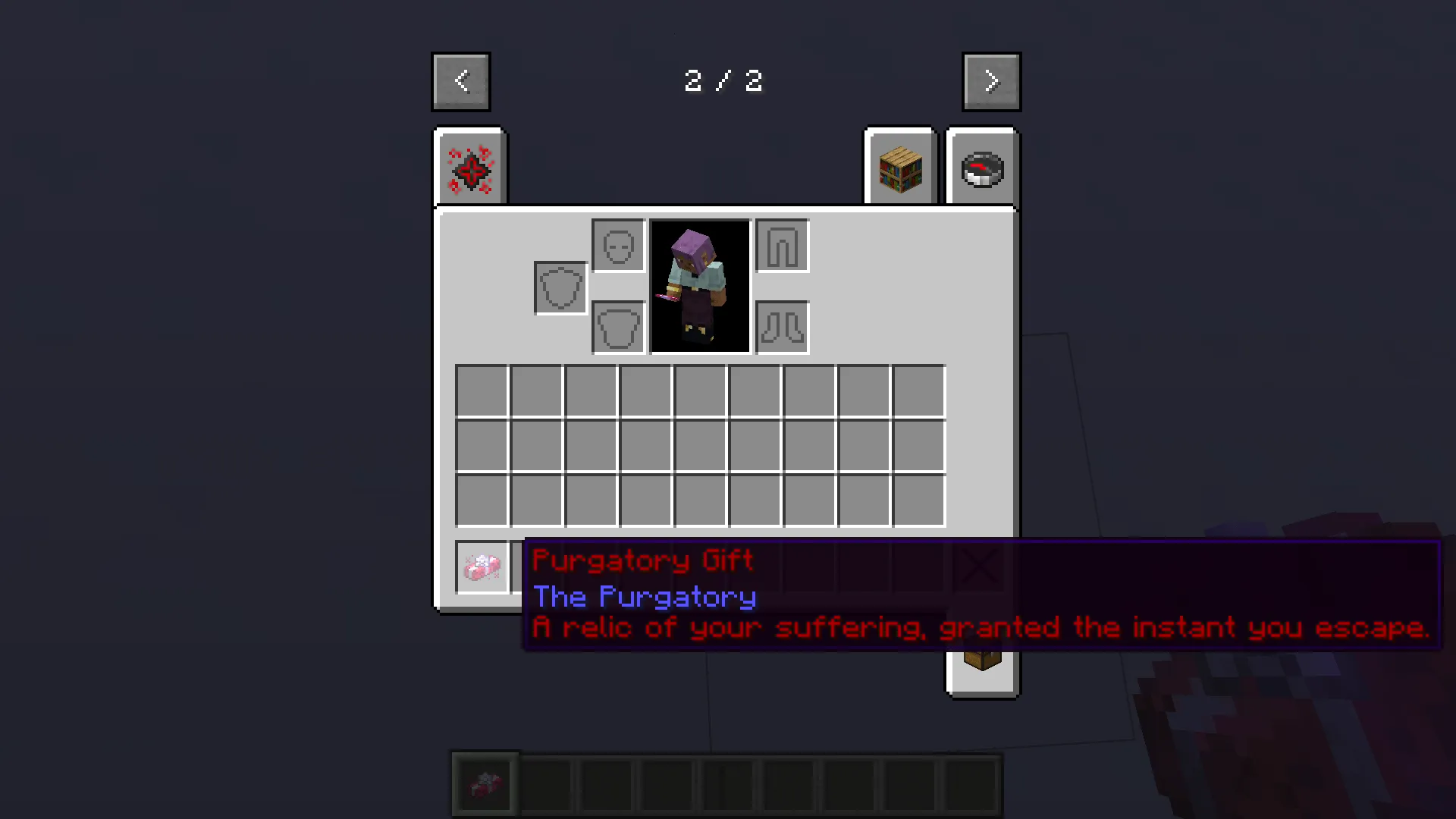This screenshot has height=819, width=1456.
Task: Select the Purgatory Gift in the hotbar
Action: [485, 783]
